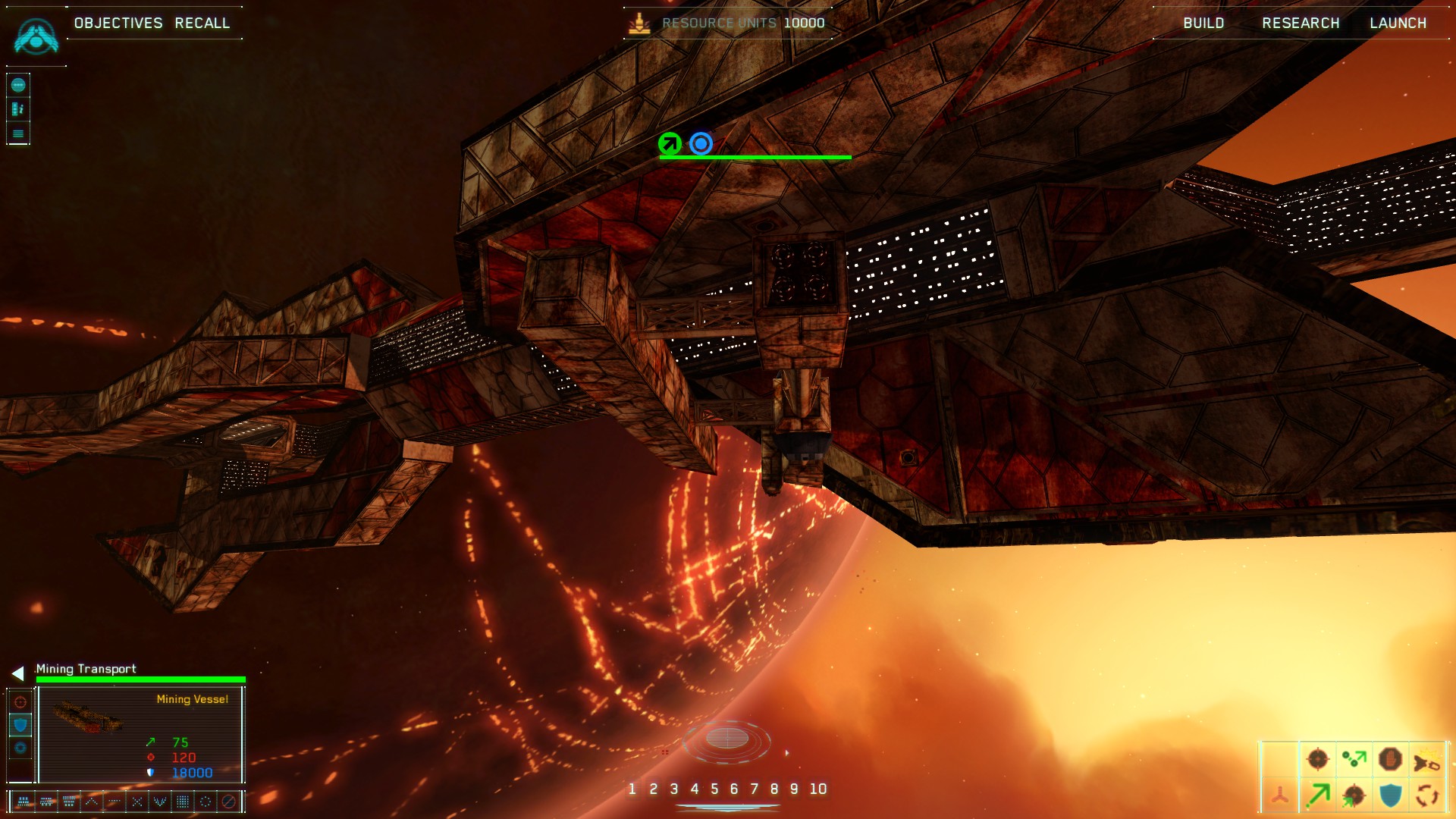Select the X formation icon

(137, 801)
